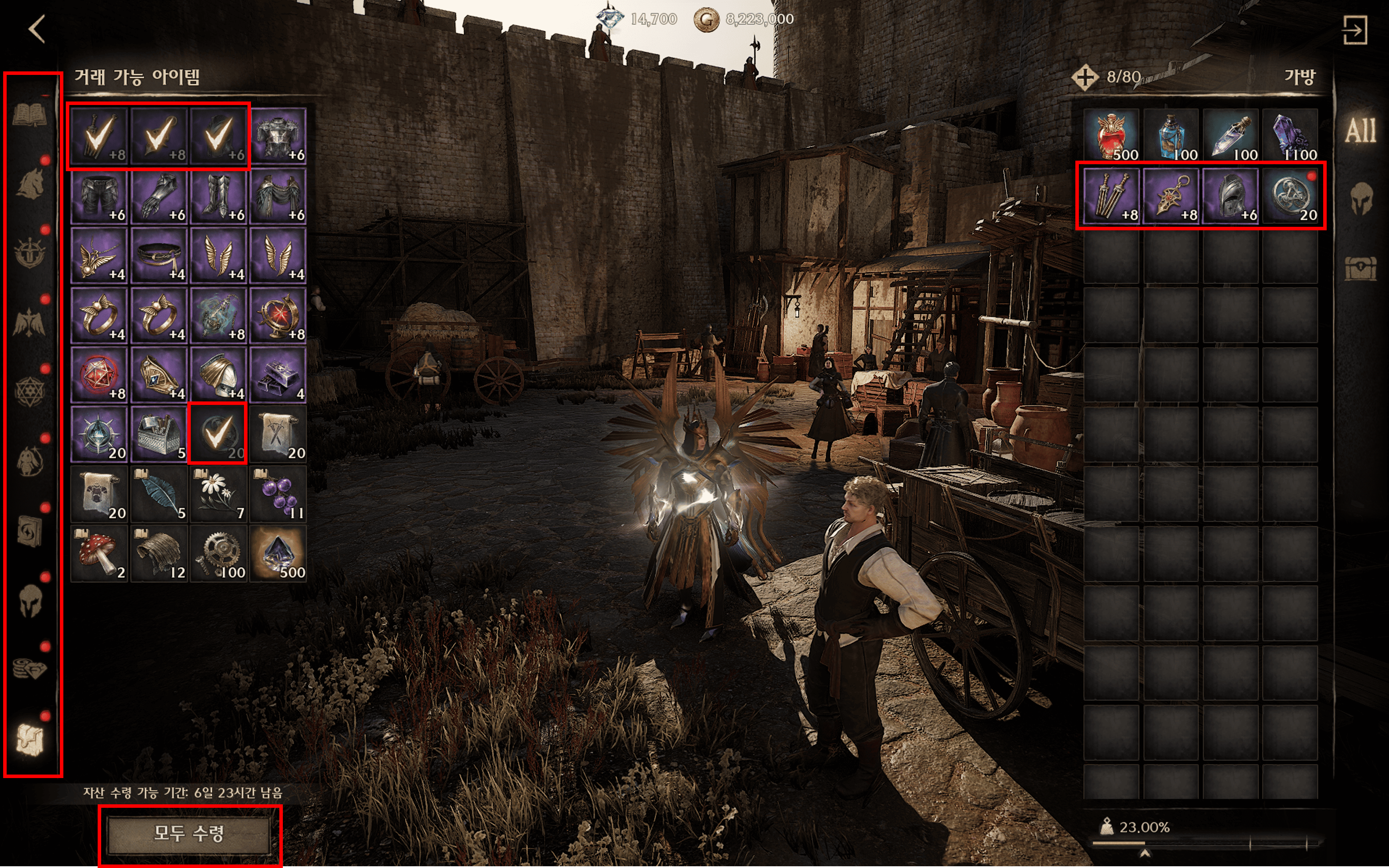
Task: Exit via the door icon
Action: click(x=1355, y=29)
